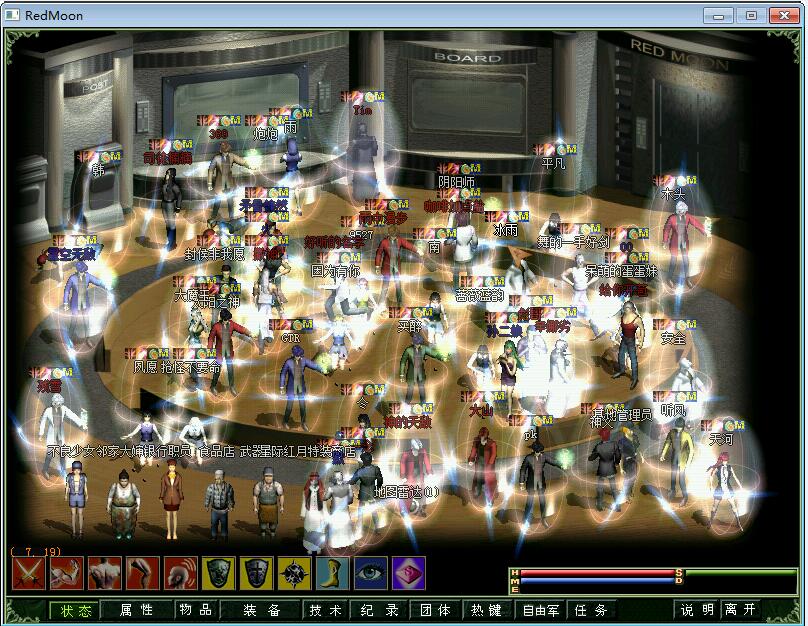Image resolution: width=808 pixels, height=626 pixels.
Task: Open the 说明 (Help) button
Action: pos(697,610)
